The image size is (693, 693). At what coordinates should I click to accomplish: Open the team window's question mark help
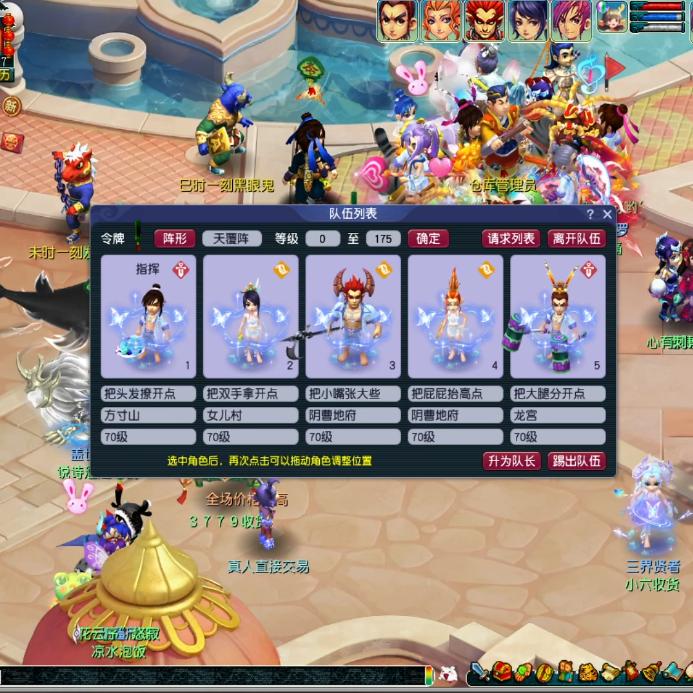tap(590, 214)
